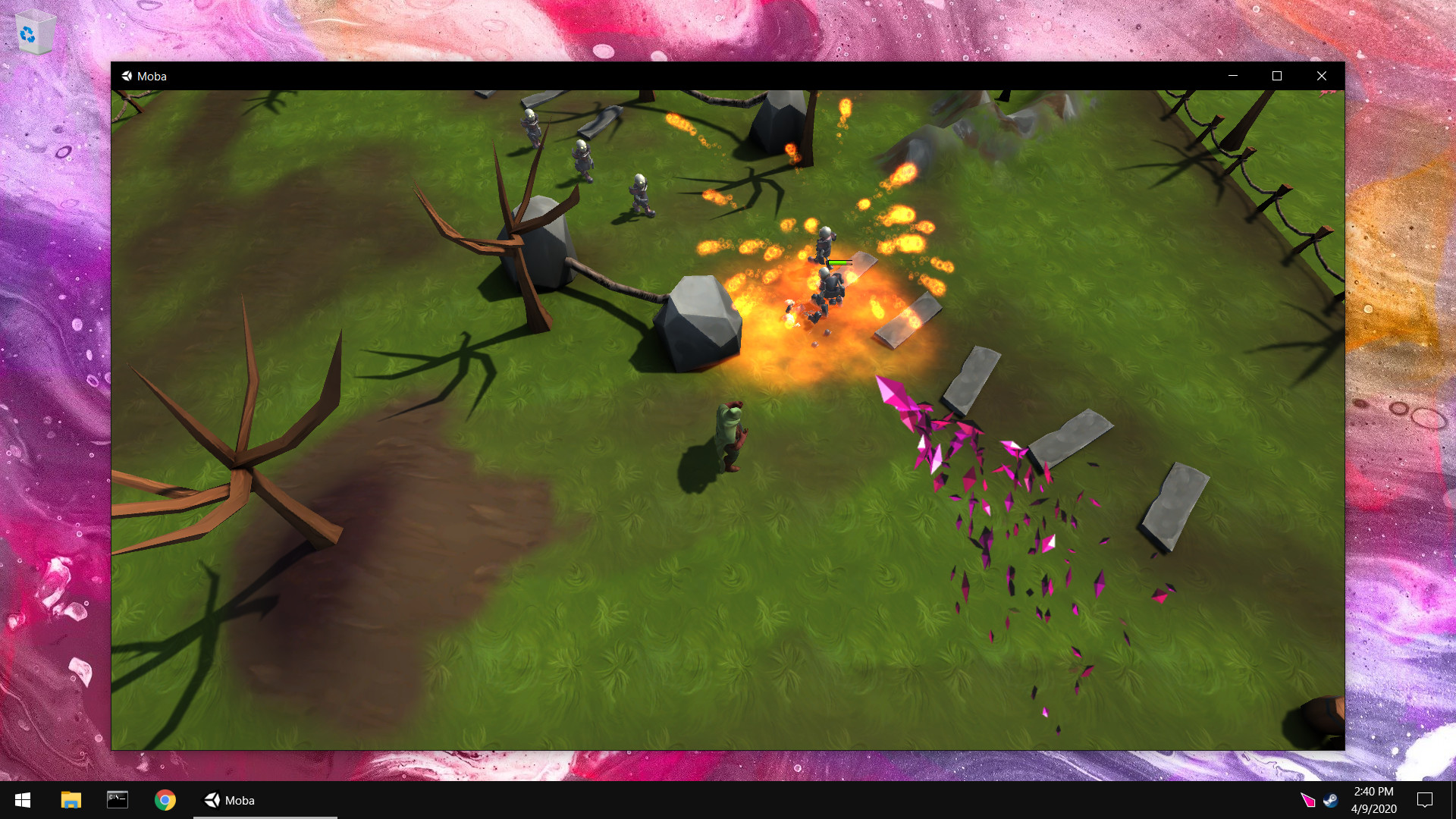The height and width of the screenshot is (819, 1456).
Task: Open File Explorer from the taskbar
Action: point(71,800)
